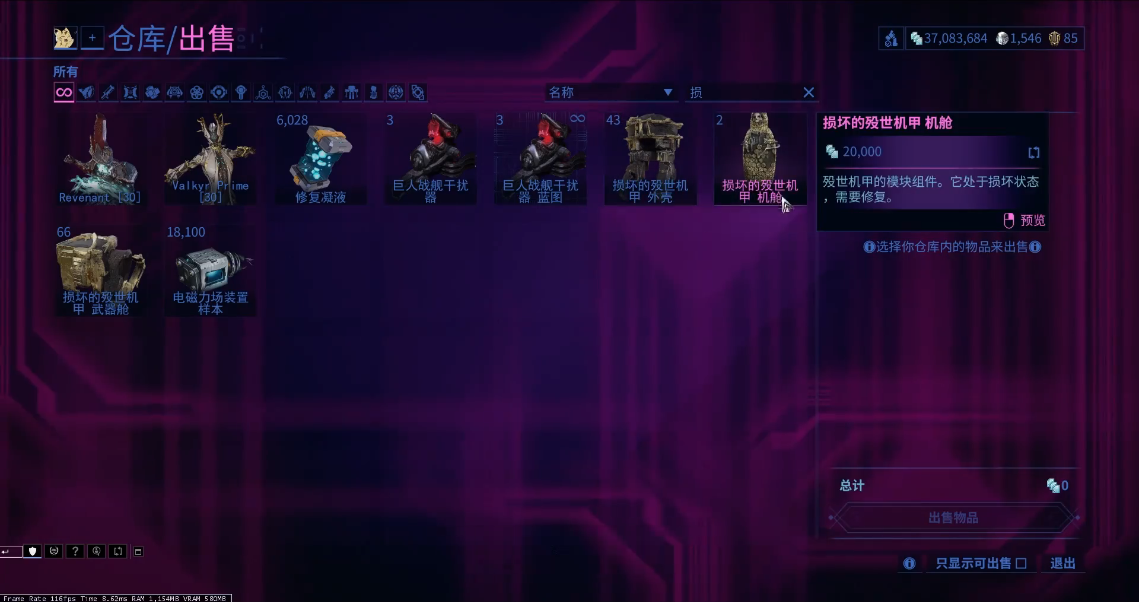
Task: Select the 损坏的殁世机甲 机舱 item
Action: (760, 158)
